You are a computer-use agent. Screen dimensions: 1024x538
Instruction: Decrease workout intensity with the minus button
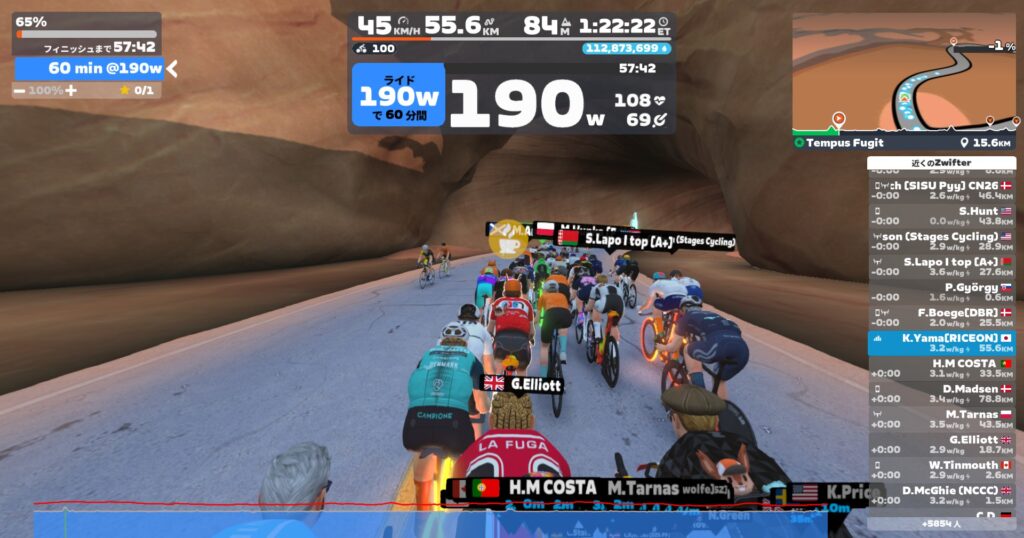coord(19,90)
